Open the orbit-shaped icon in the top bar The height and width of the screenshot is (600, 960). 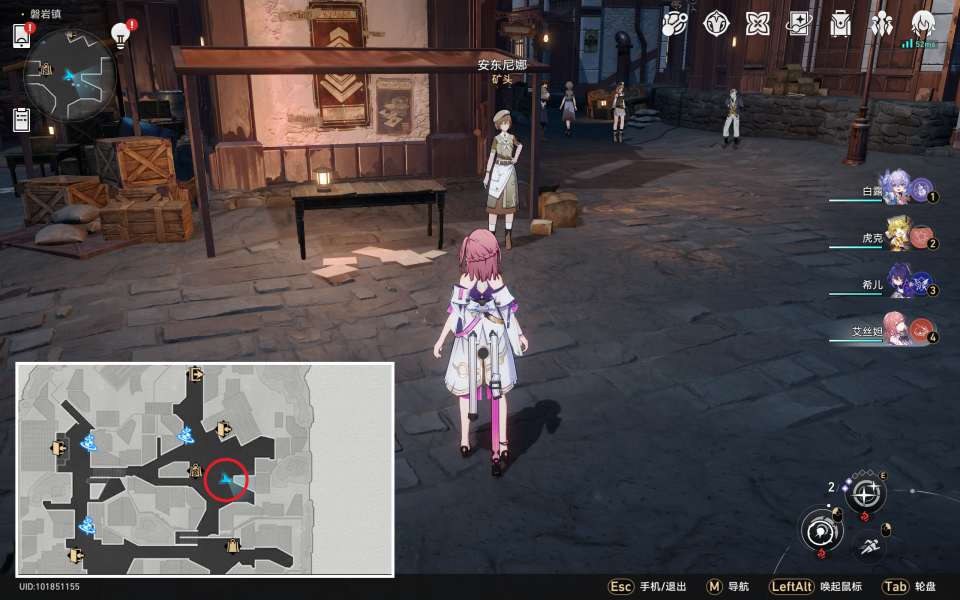click(675, 23)
